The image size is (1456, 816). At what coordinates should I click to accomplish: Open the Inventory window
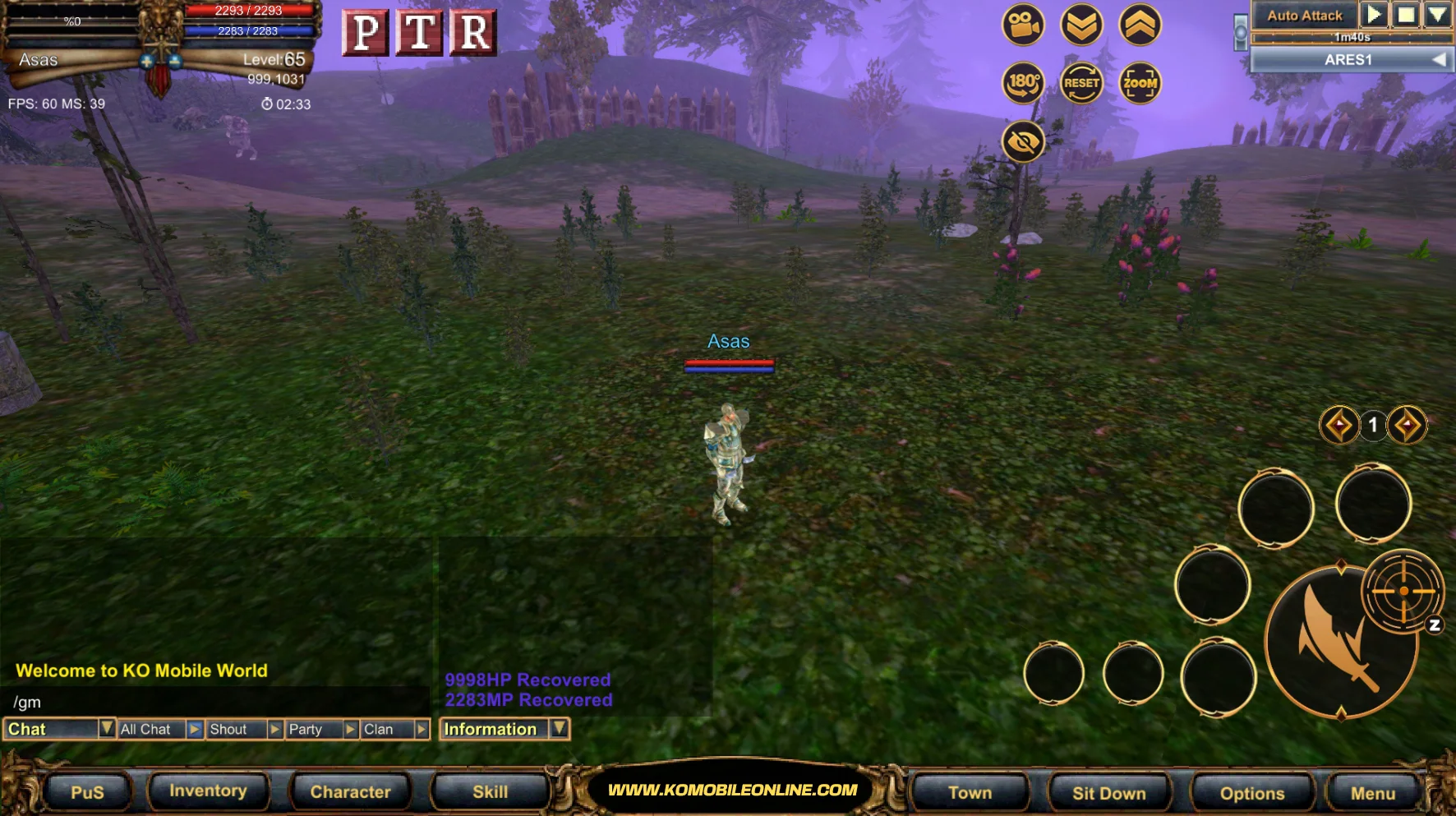(x=208, y=791)
